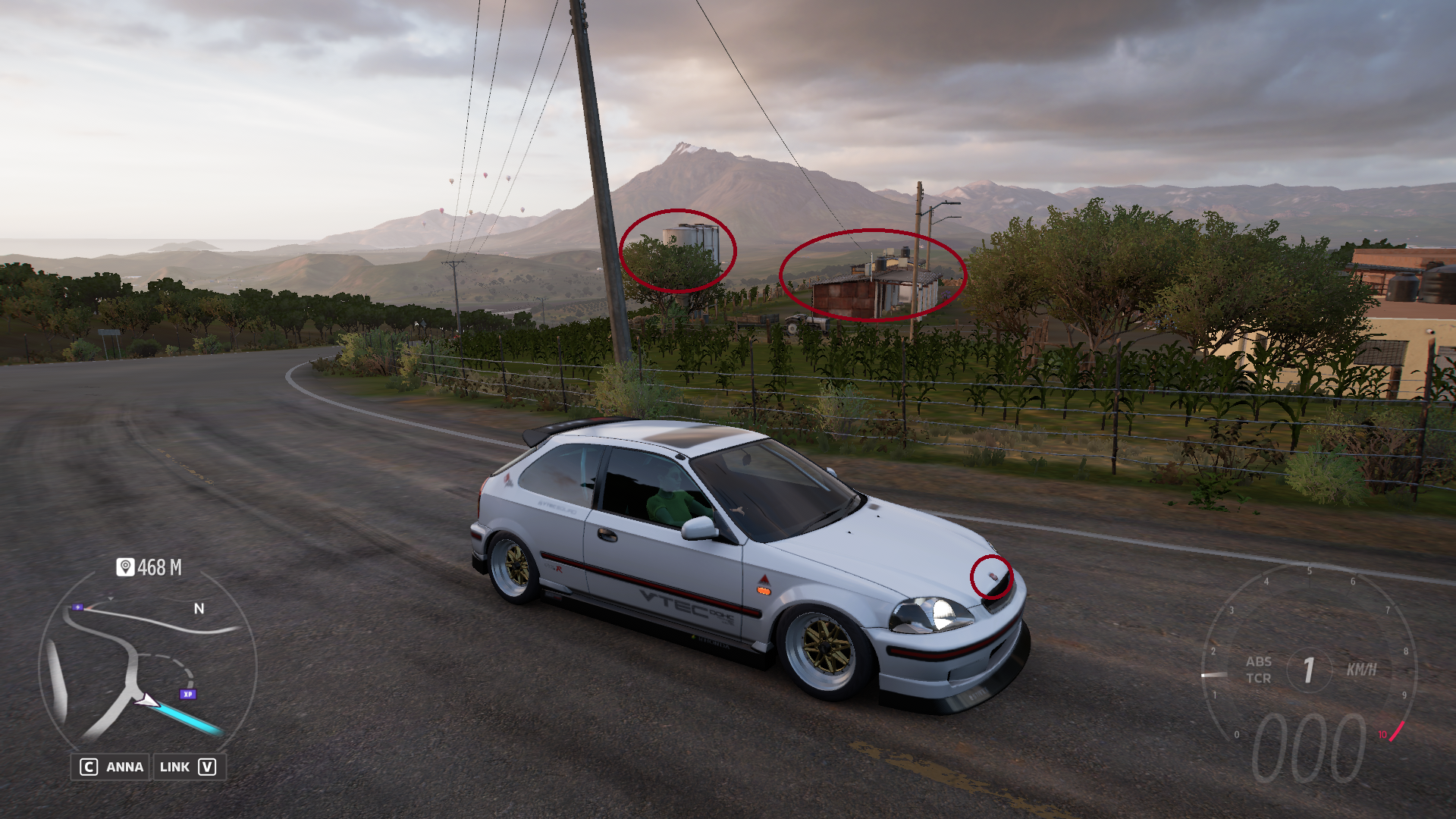Click the waypoint pin icon above minimap

point(125,567)
